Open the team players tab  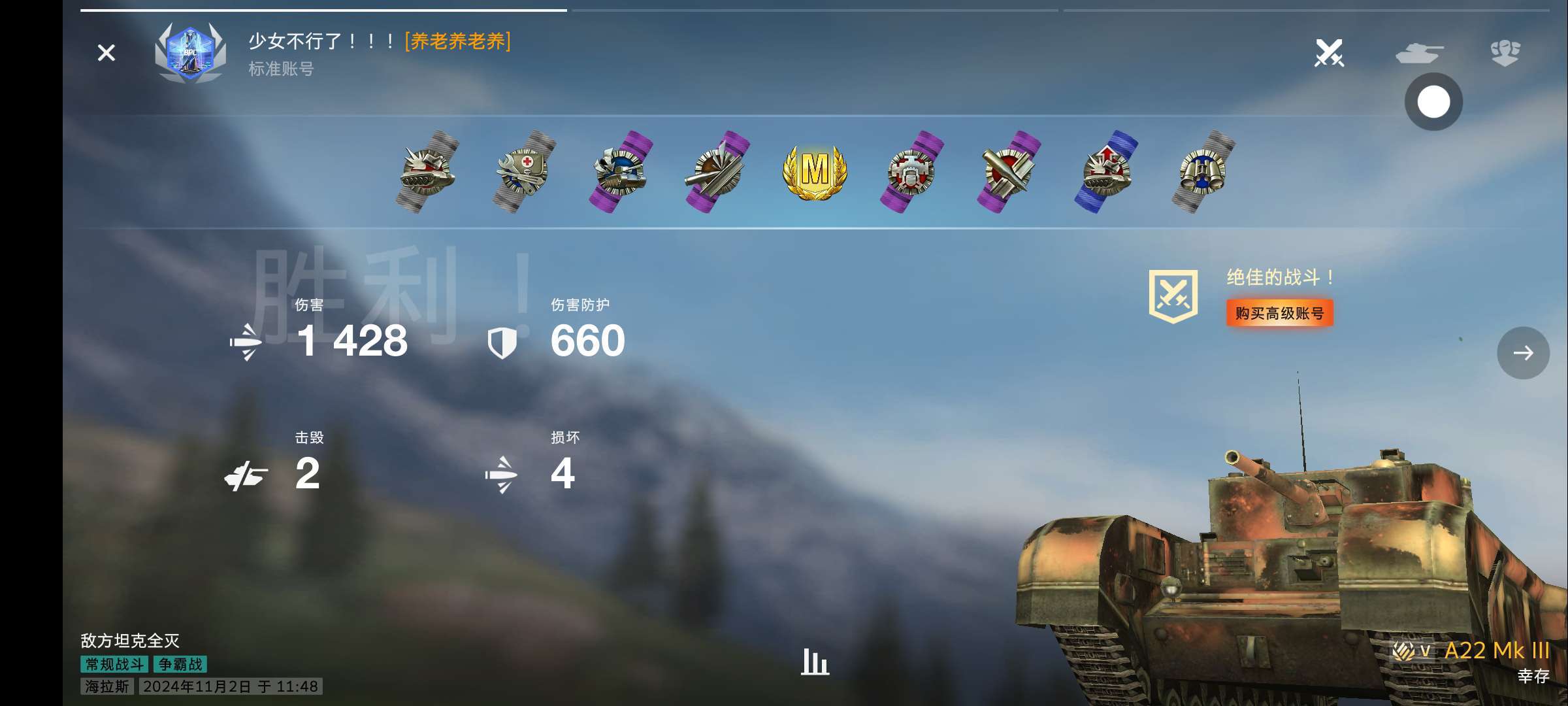pyautogui.click(x=1505, y=53)
